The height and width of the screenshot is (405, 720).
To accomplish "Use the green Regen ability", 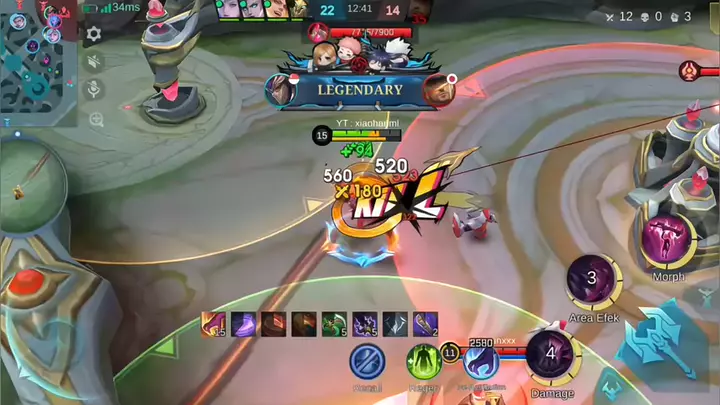I will 423,360.
